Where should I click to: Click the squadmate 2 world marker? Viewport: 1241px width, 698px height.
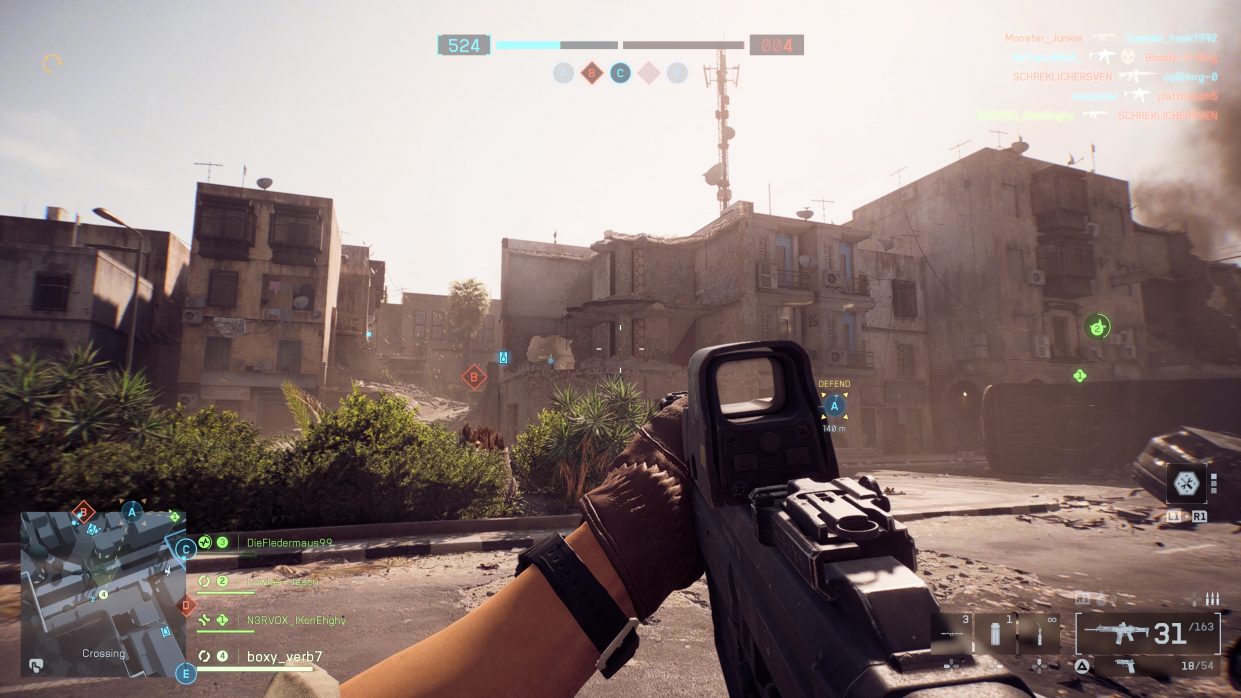1097,326
